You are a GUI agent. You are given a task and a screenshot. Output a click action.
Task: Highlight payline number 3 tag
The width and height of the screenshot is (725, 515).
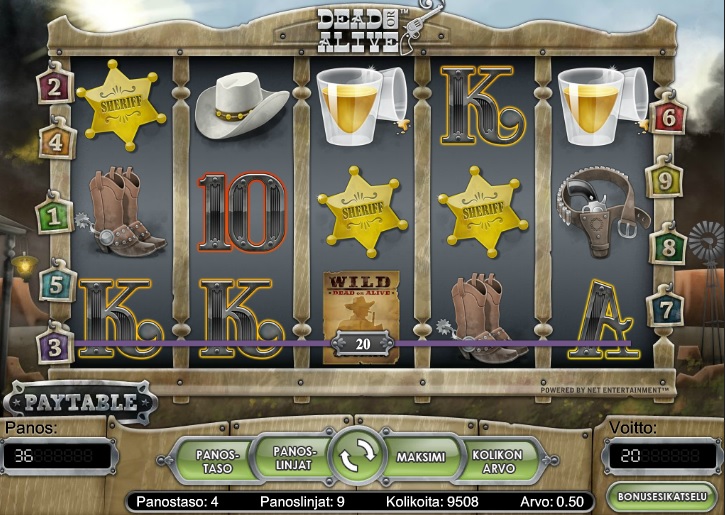(53, 346)
